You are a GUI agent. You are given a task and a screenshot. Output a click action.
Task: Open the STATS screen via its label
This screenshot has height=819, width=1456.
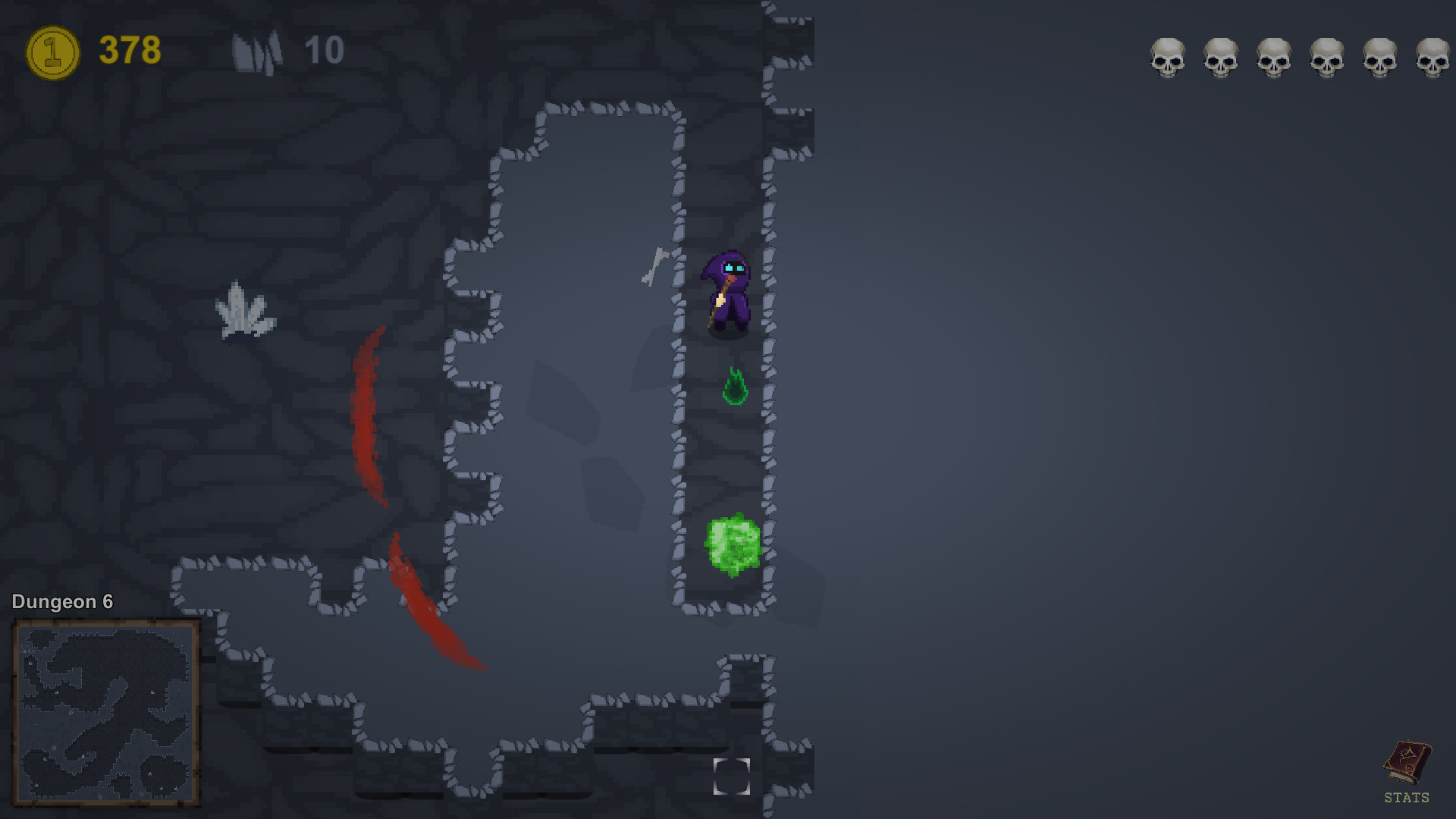click(x=1409, y=799)
